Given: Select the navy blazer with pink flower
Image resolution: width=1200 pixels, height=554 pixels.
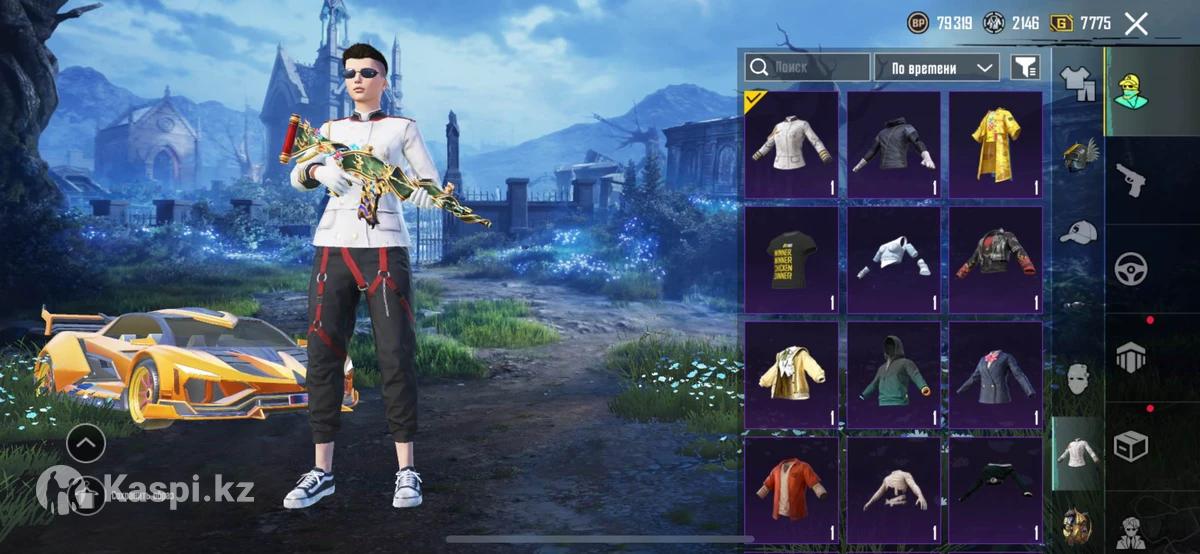Looking at the screenshot, I should [x=995, y=374].
